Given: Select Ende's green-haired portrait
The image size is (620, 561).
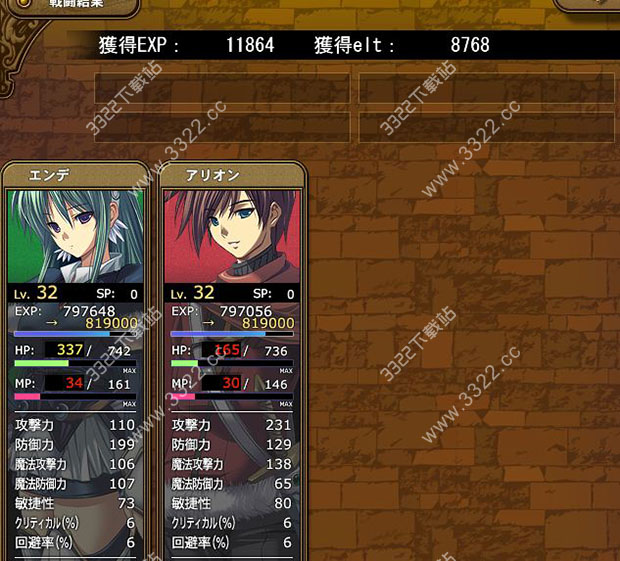Looking at the screenshot, I should pos(76,236).
